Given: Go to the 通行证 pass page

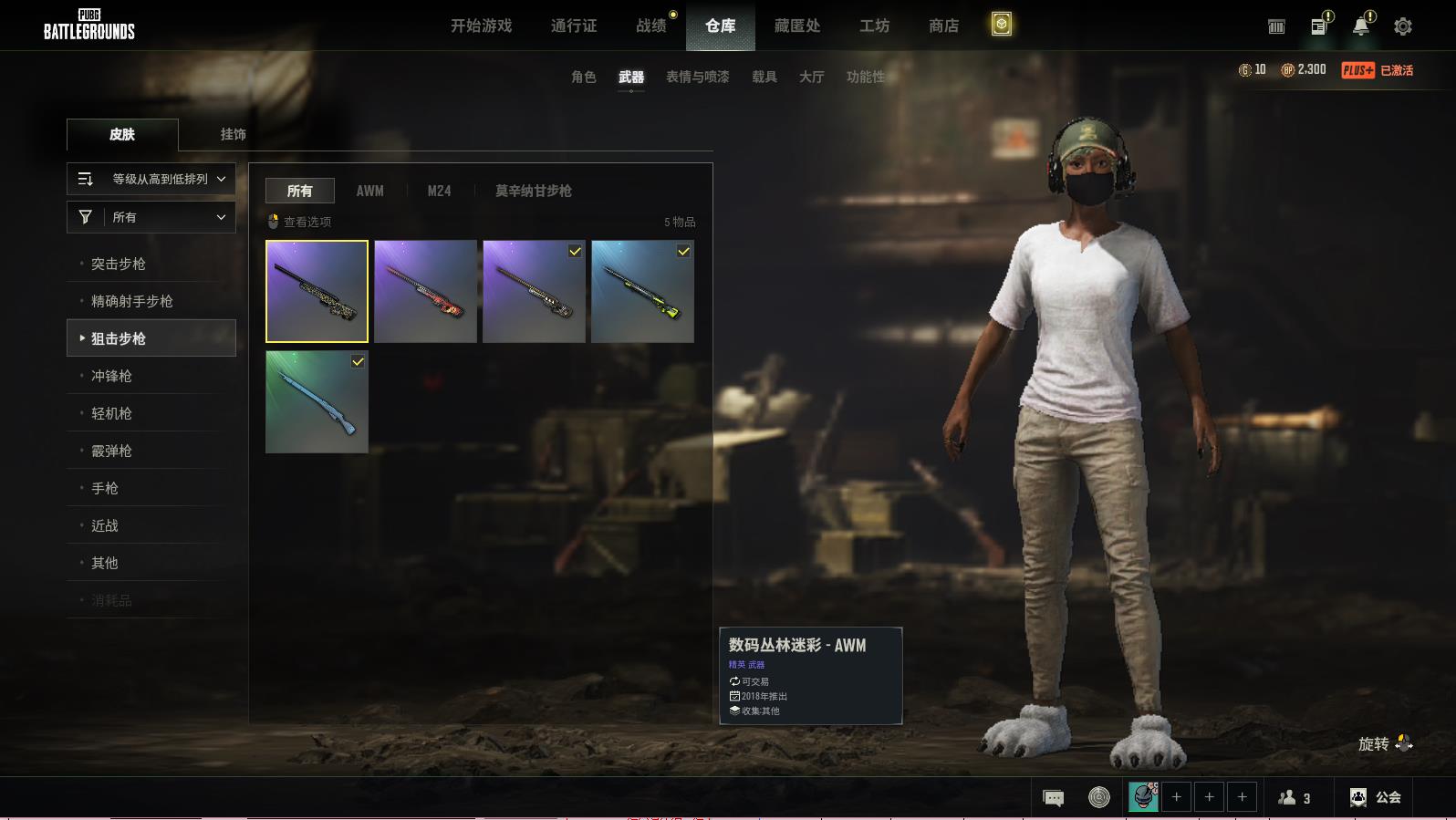Looking at the screenshot, I should click(x=574, y=26).
